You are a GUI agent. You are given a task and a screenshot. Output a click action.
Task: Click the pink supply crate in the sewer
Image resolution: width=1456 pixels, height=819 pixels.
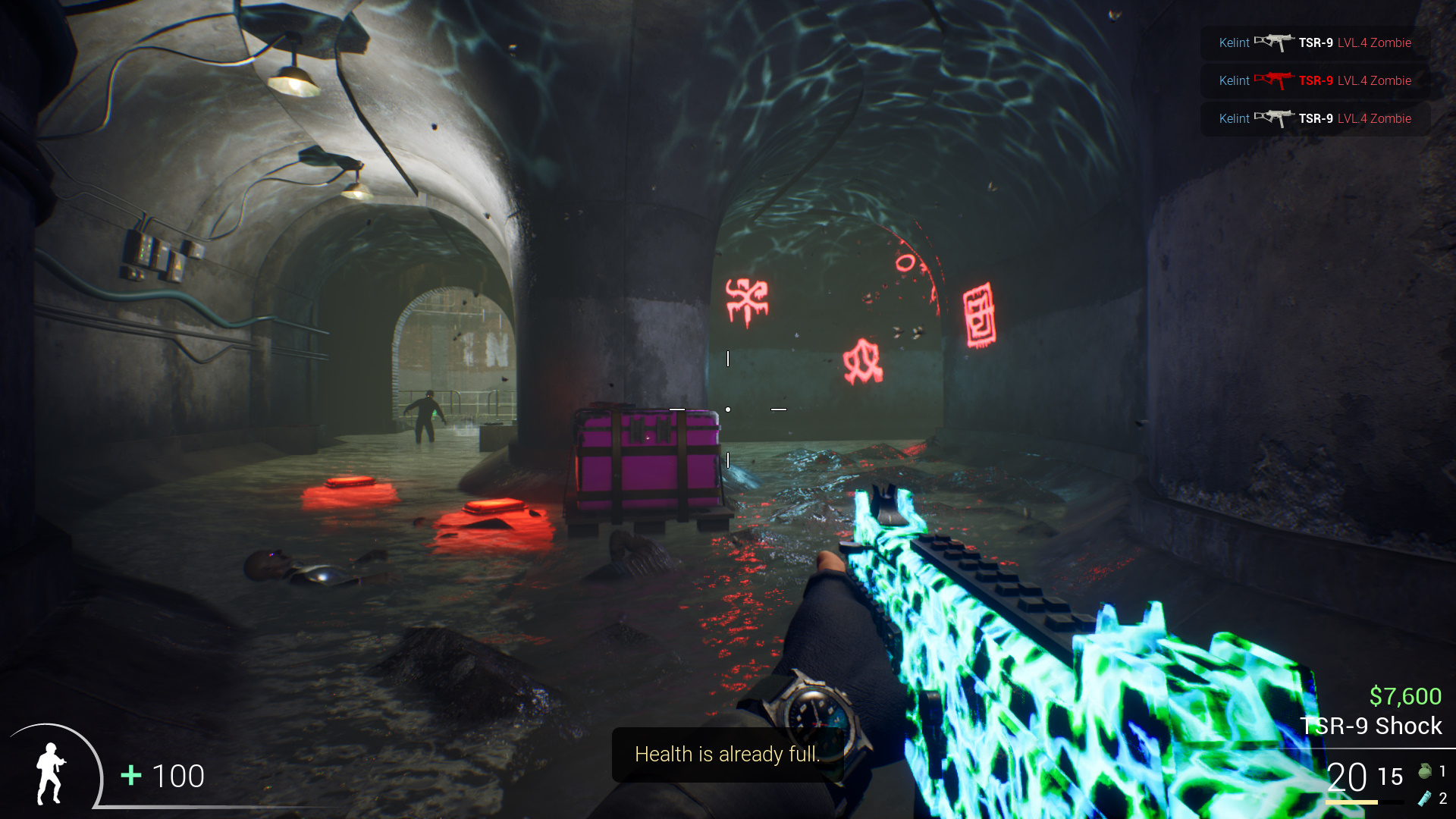[x=646, y=465]
